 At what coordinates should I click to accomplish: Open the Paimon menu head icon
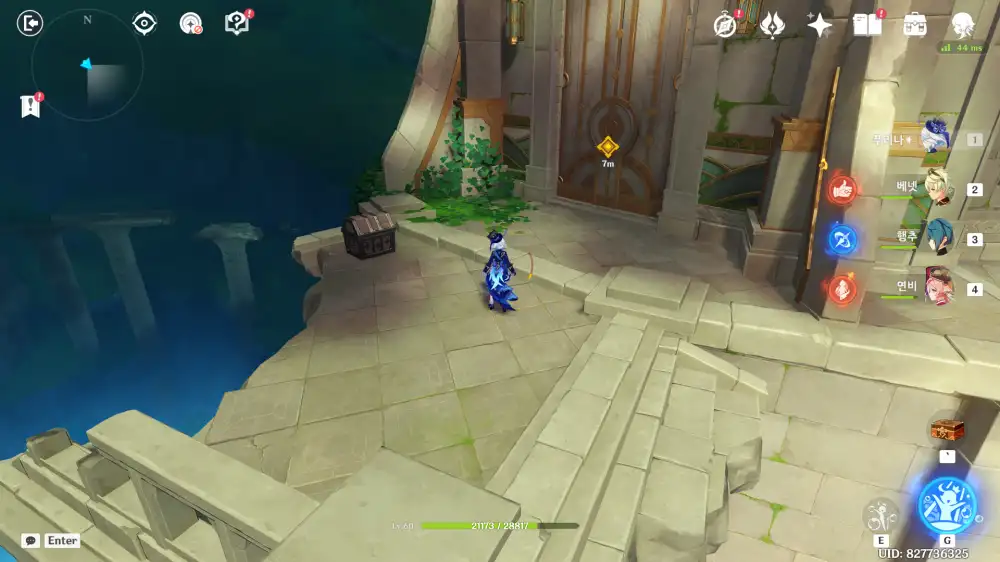coord(963,25)
